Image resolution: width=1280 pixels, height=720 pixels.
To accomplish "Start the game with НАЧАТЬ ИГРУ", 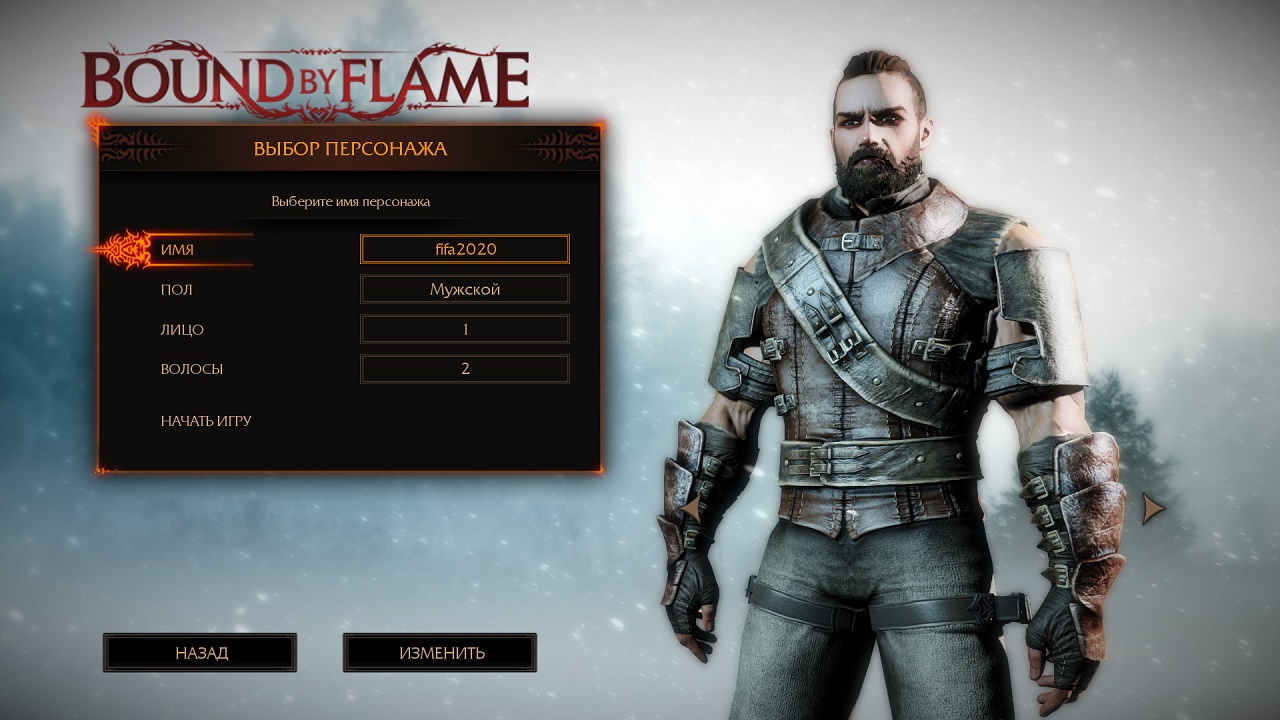I will (206, 421).
